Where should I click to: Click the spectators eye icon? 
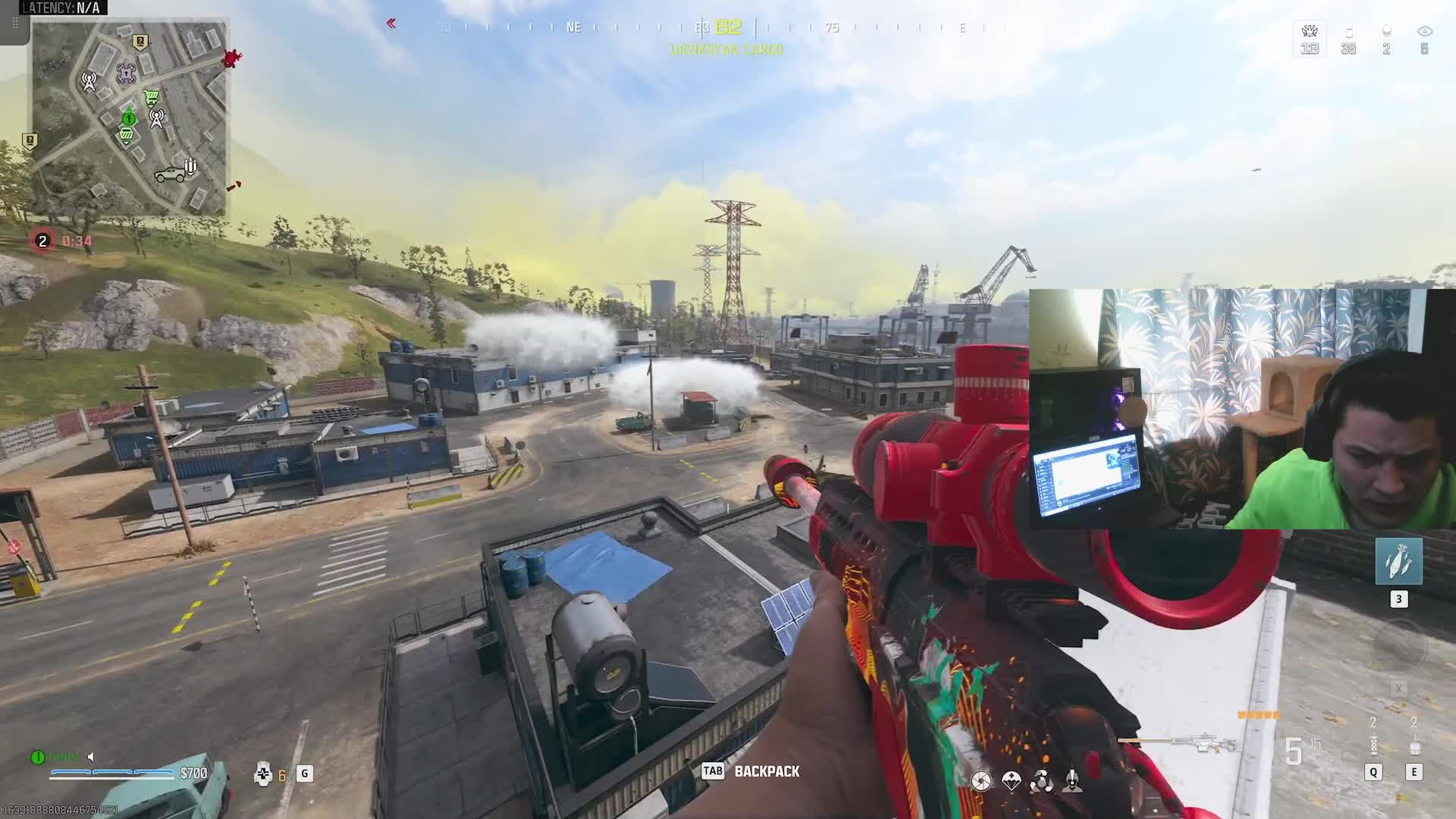pyautogui.click(x=1424, y=31)
